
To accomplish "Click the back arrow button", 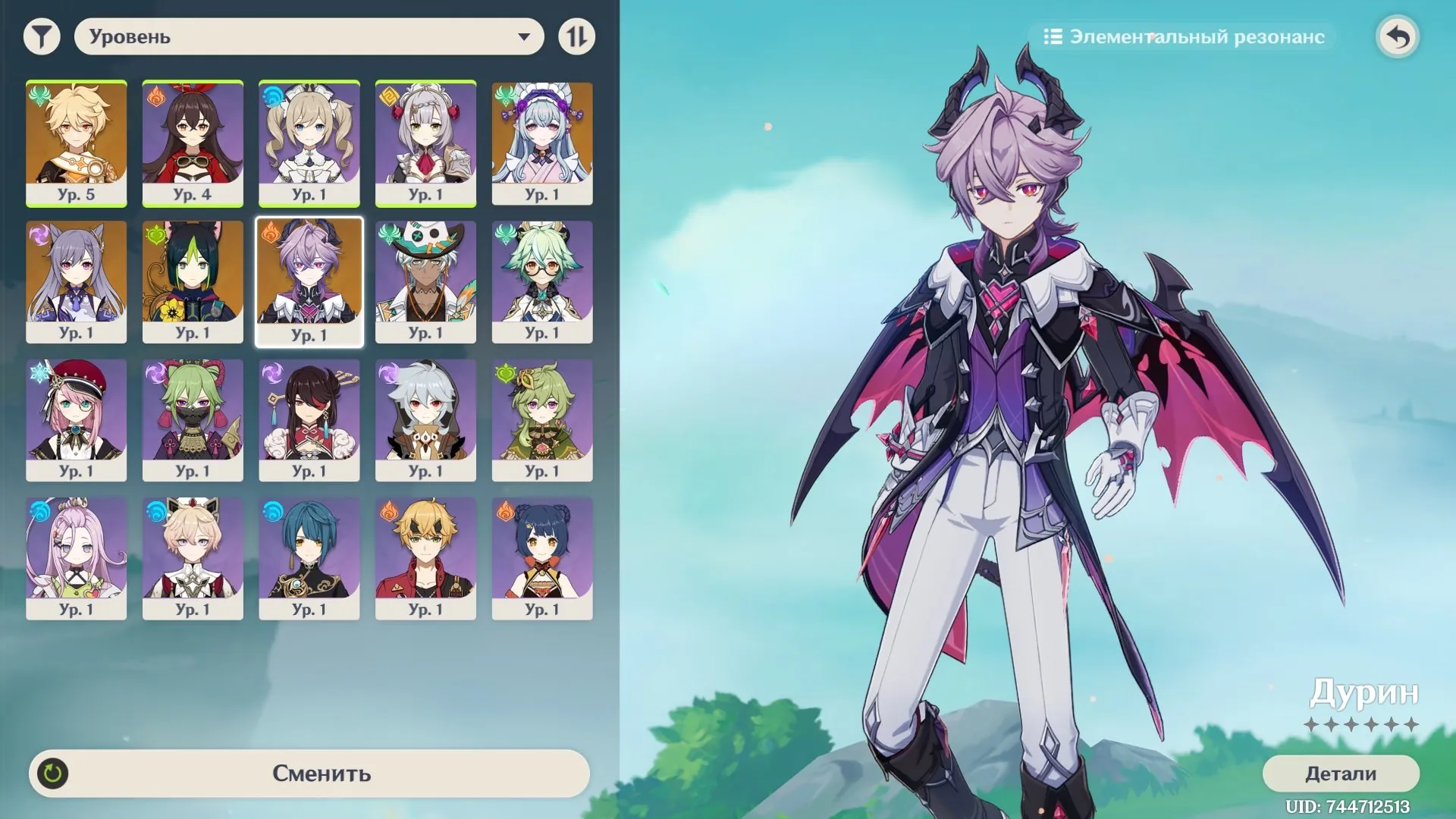I will [1398, 36].
